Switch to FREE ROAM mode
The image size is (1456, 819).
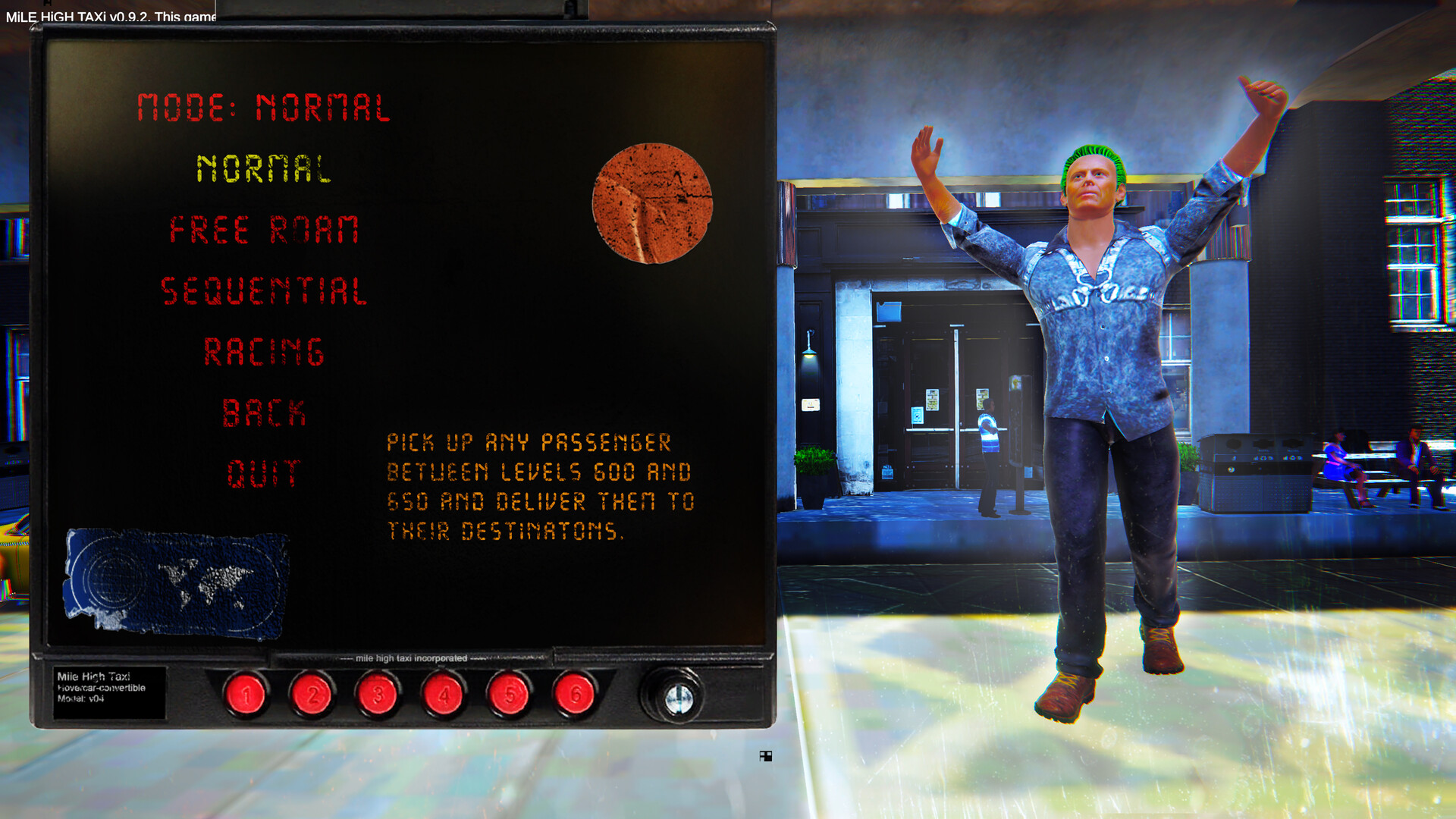click(264, 230)
